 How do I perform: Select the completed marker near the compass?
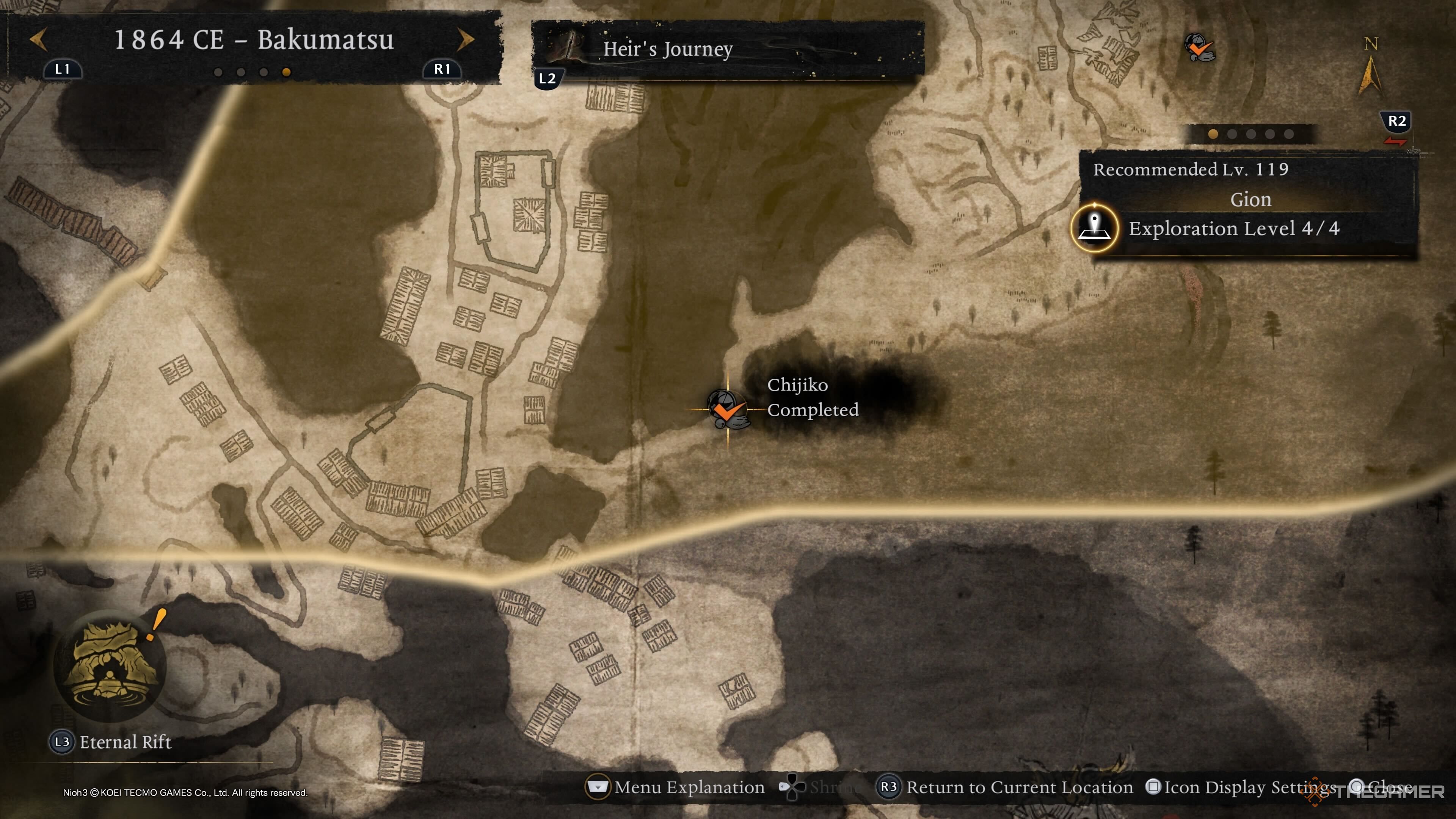pyautogui.click(x=1199, y=47)
